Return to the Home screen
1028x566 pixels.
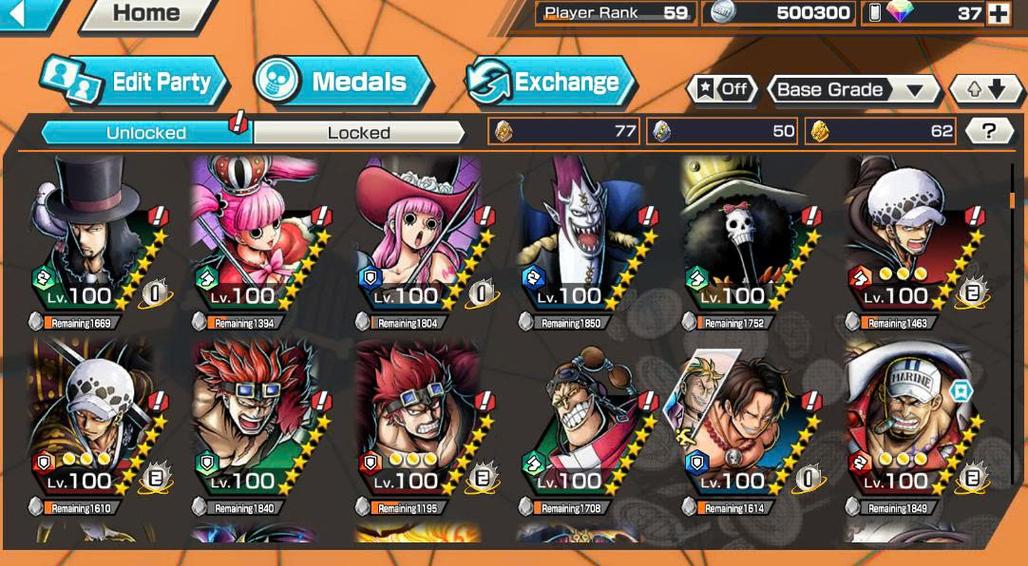pos(146,13)
